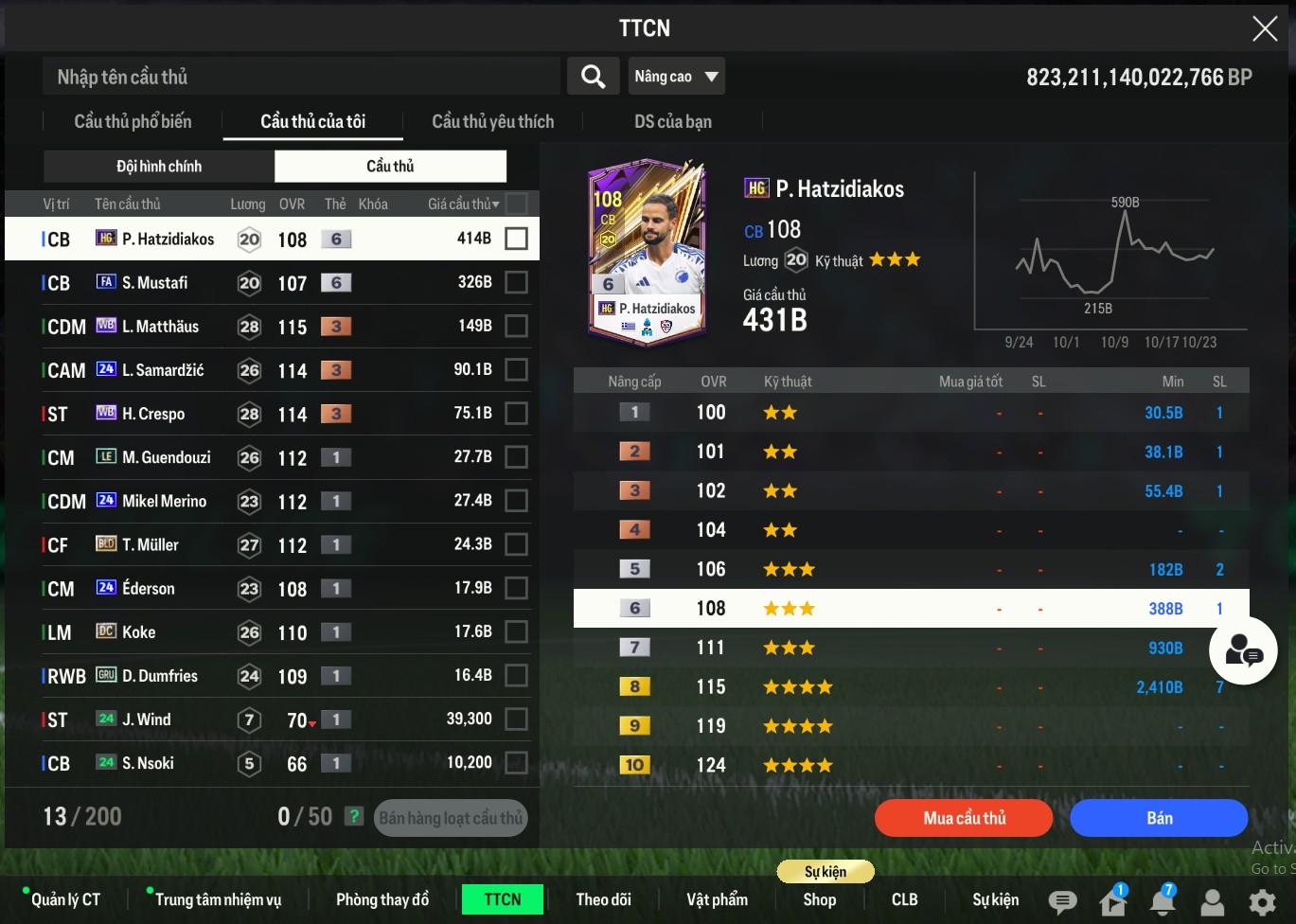This screenshot has height=924, width=1296.
Task: Open the DS của bạn tab
Action: tap(672, 121)
